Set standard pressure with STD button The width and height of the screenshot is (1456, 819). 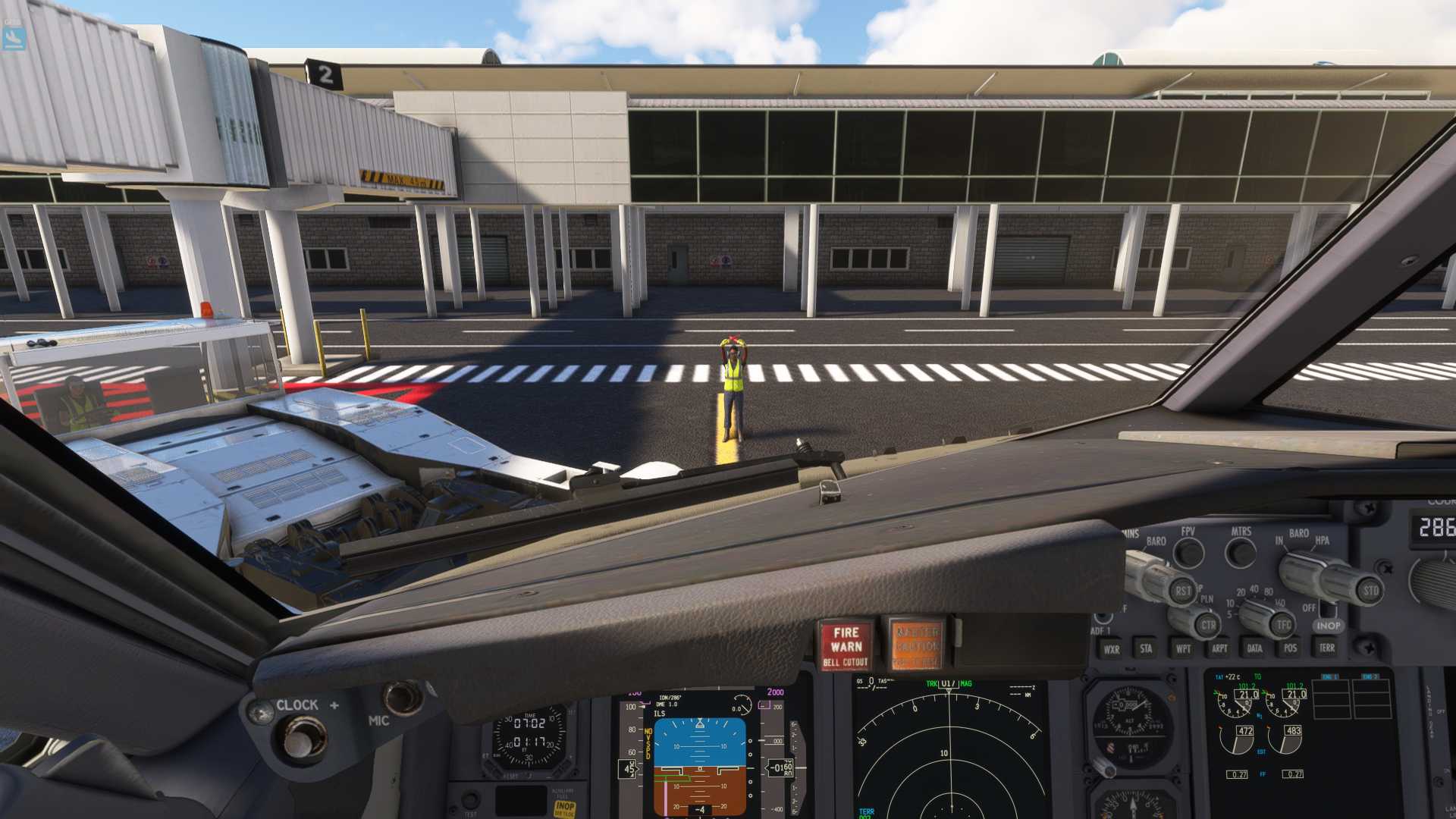1370,591
